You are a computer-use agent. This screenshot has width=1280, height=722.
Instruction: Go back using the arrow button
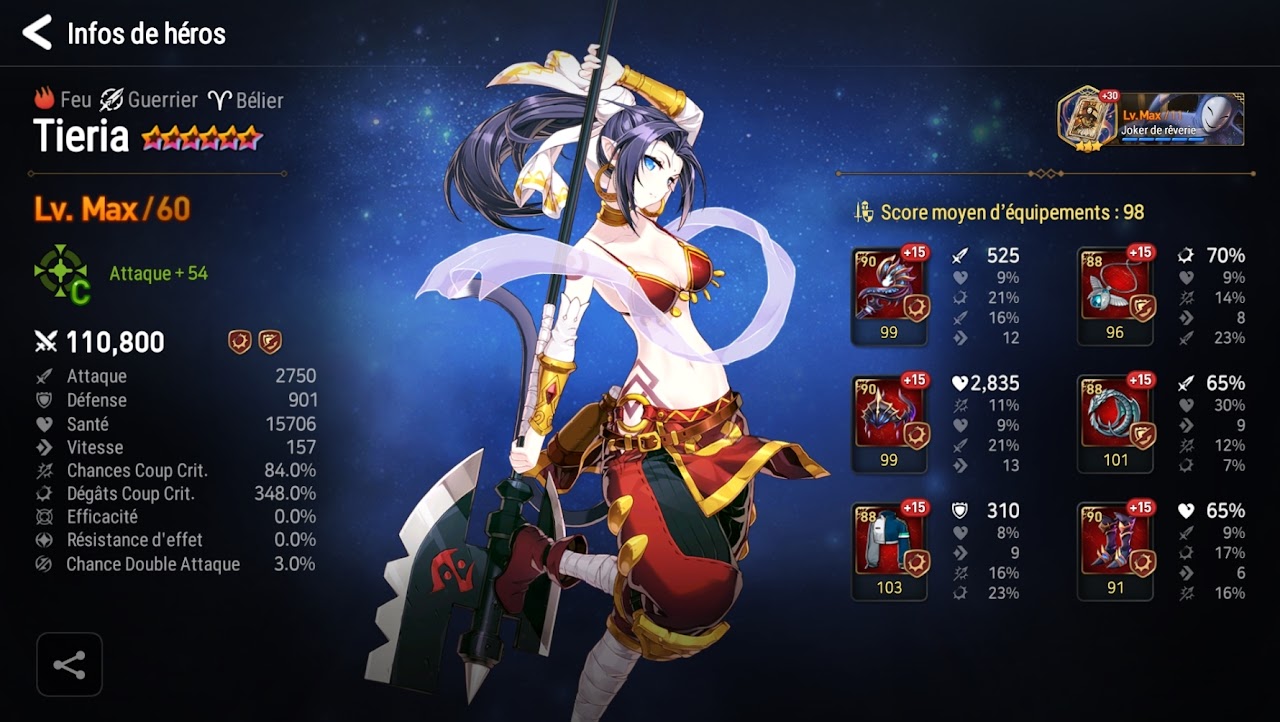point(37,33)
